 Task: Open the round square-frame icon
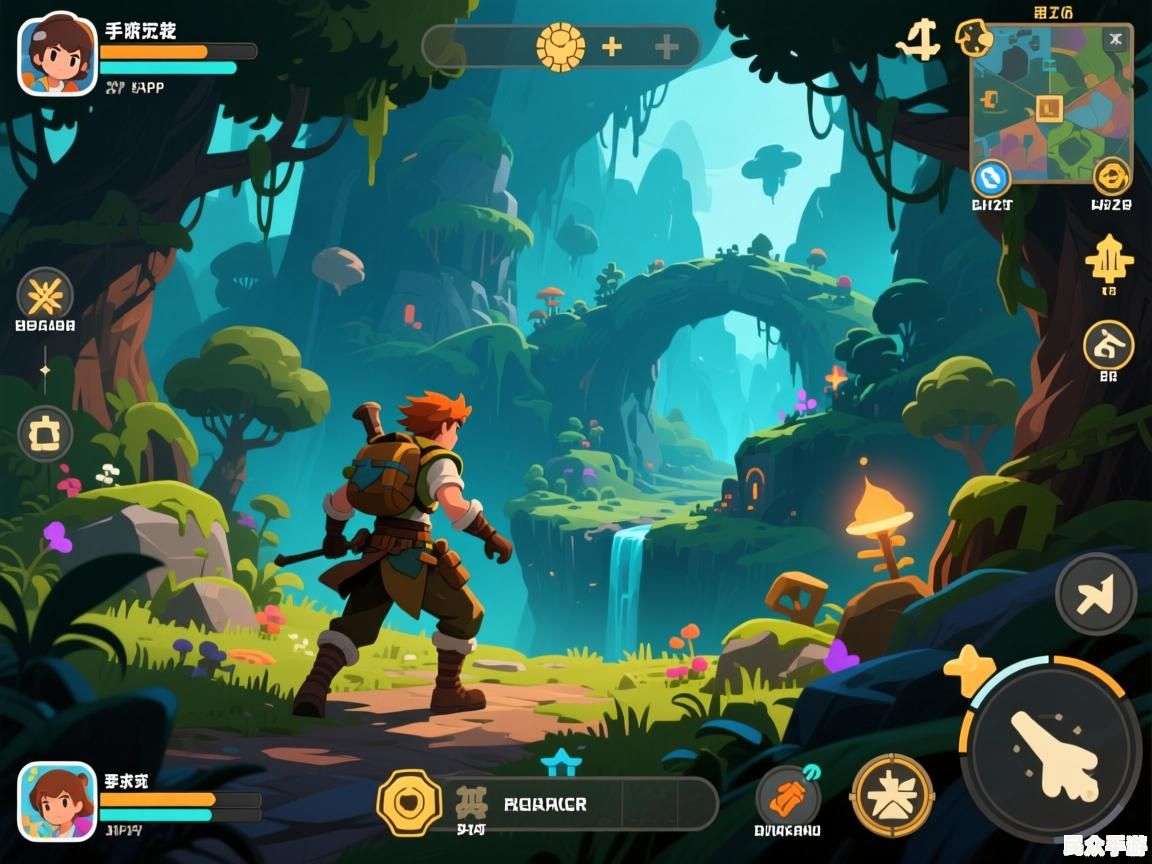pyautogui.click(x=45, y=434)
